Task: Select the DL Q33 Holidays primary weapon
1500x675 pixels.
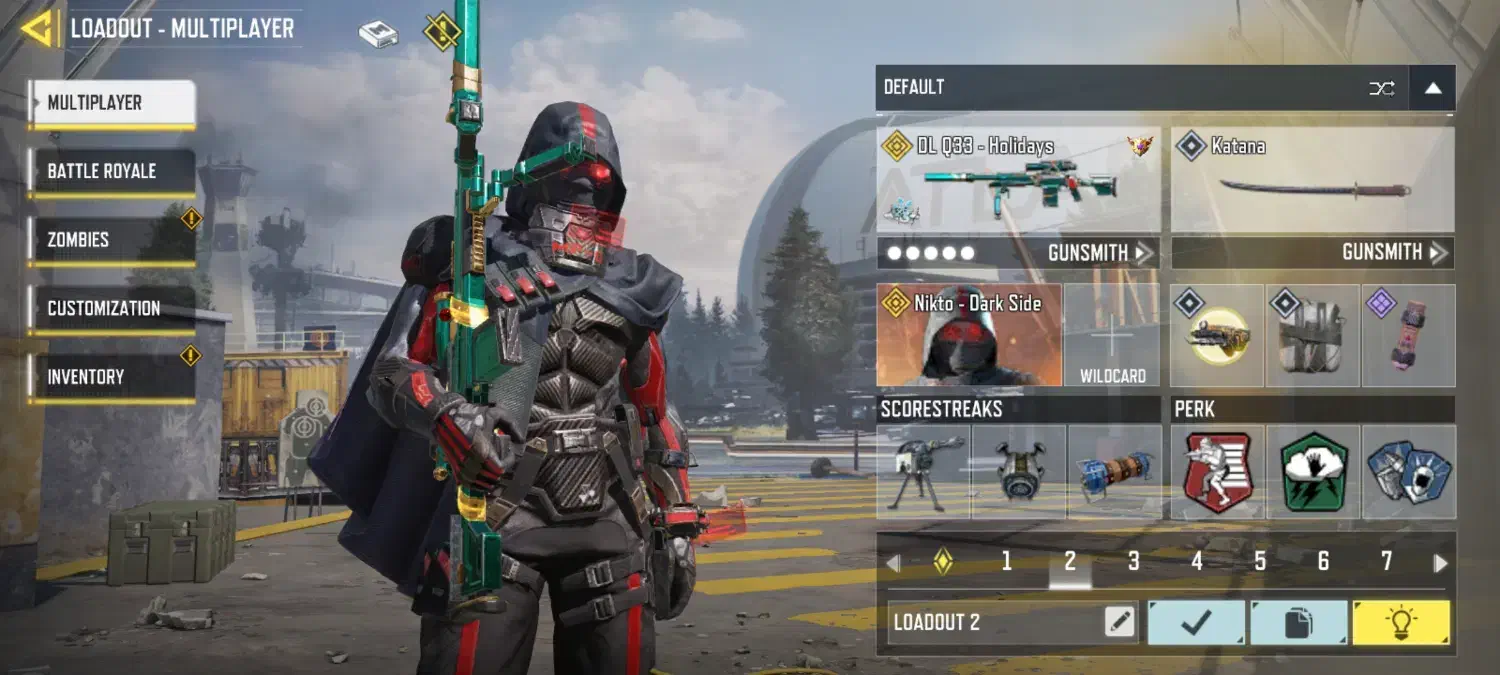Action: [1018, 180]
